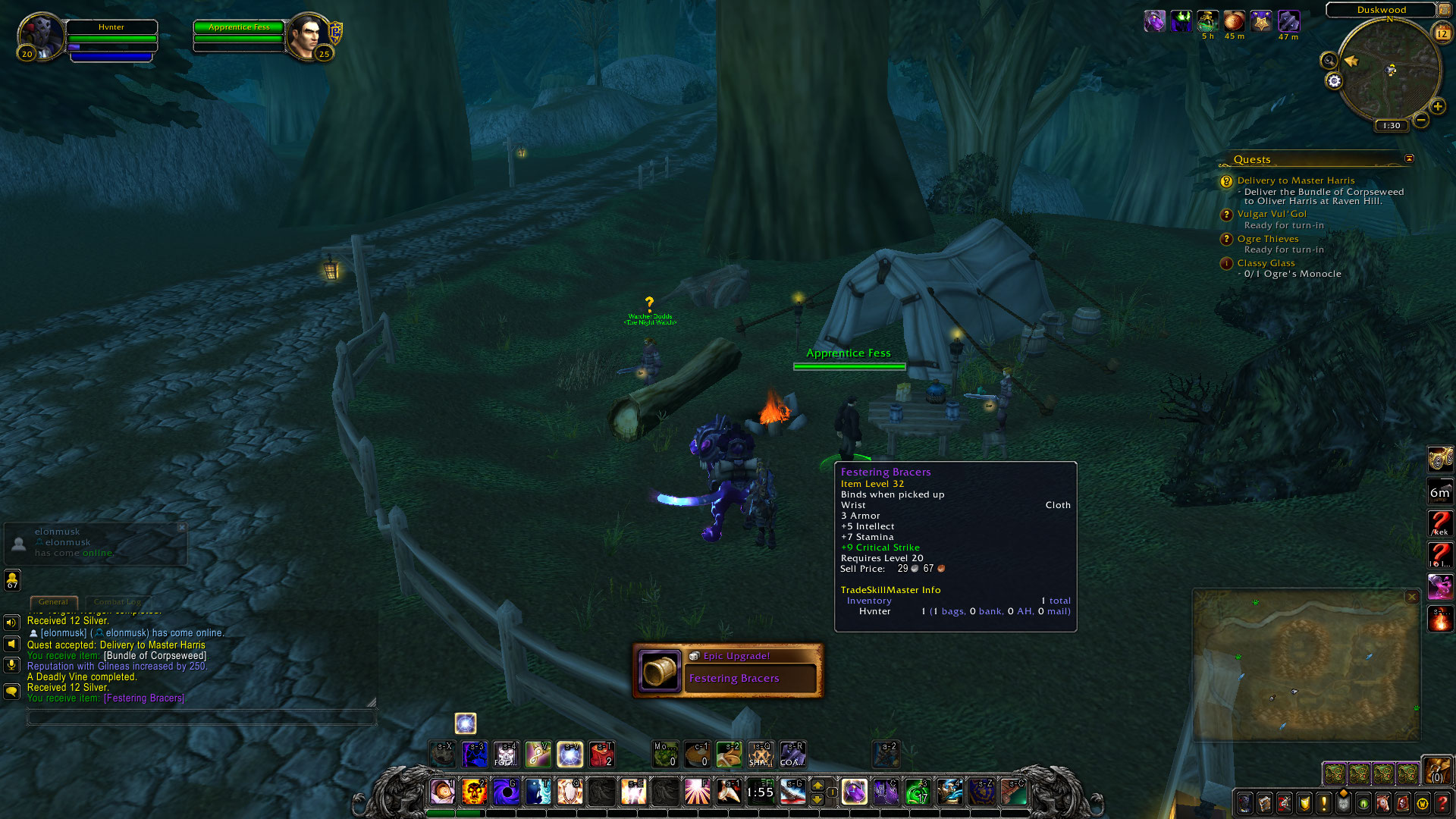Viewport: 1456px width, 819px height.
Task: Cast the dark void orb spell
Action: 507,792
